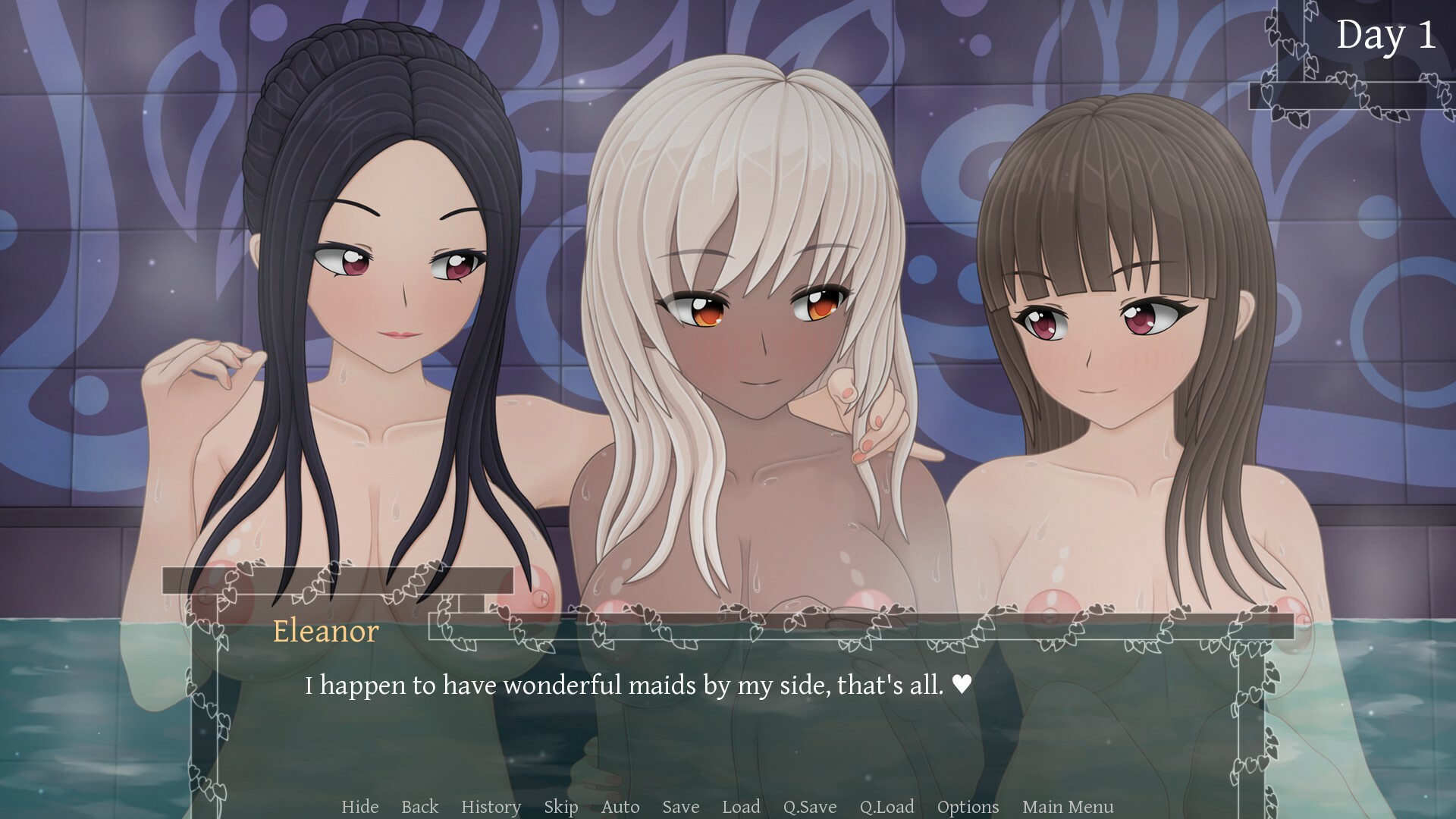Perform a Quick Save
The height and width of the screenshot is (819, 1456).
click(x=809, y=807)
